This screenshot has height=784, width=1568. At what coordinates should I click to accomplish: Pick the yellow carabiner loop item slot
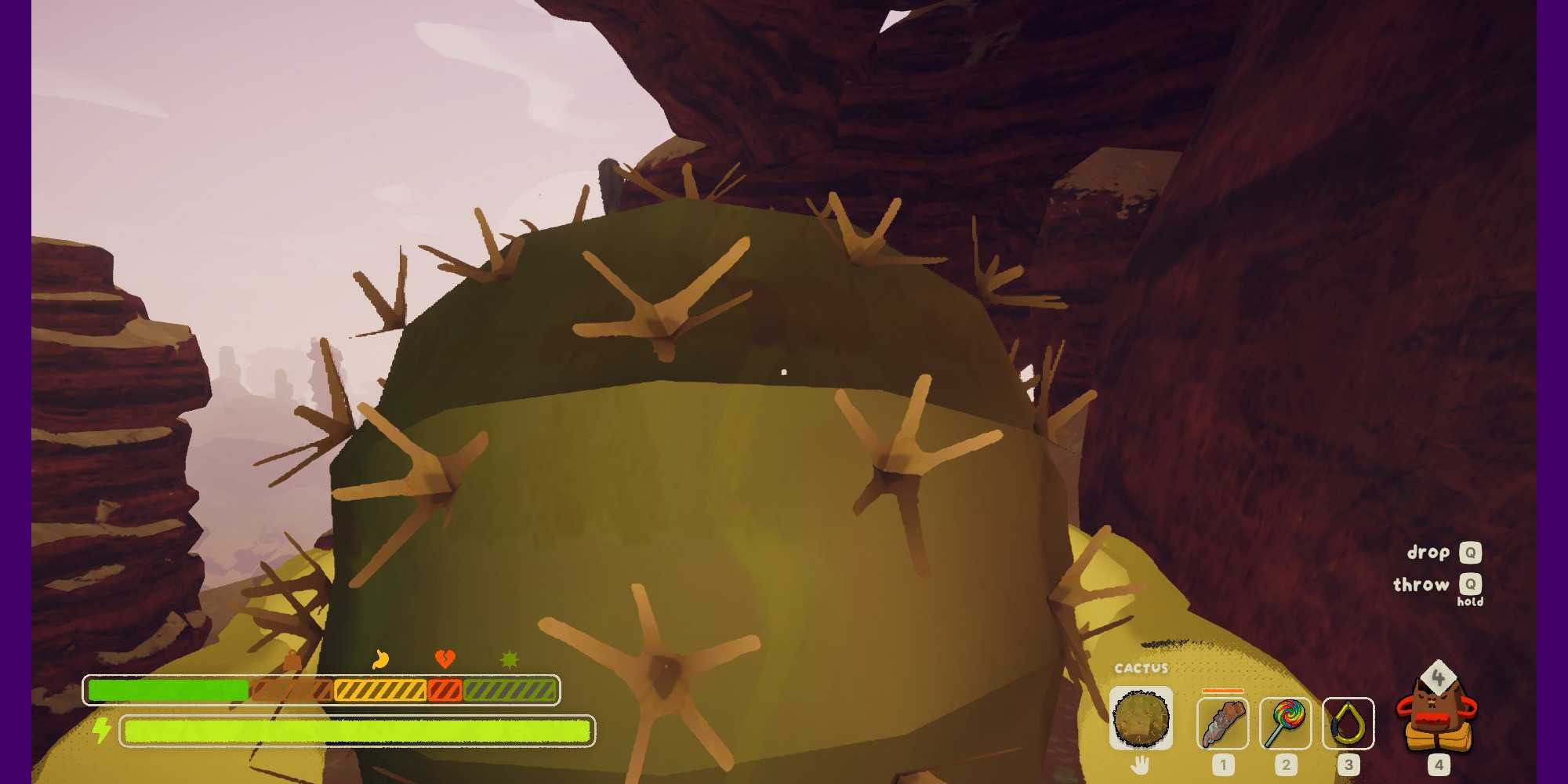[x=1348, y=723]
